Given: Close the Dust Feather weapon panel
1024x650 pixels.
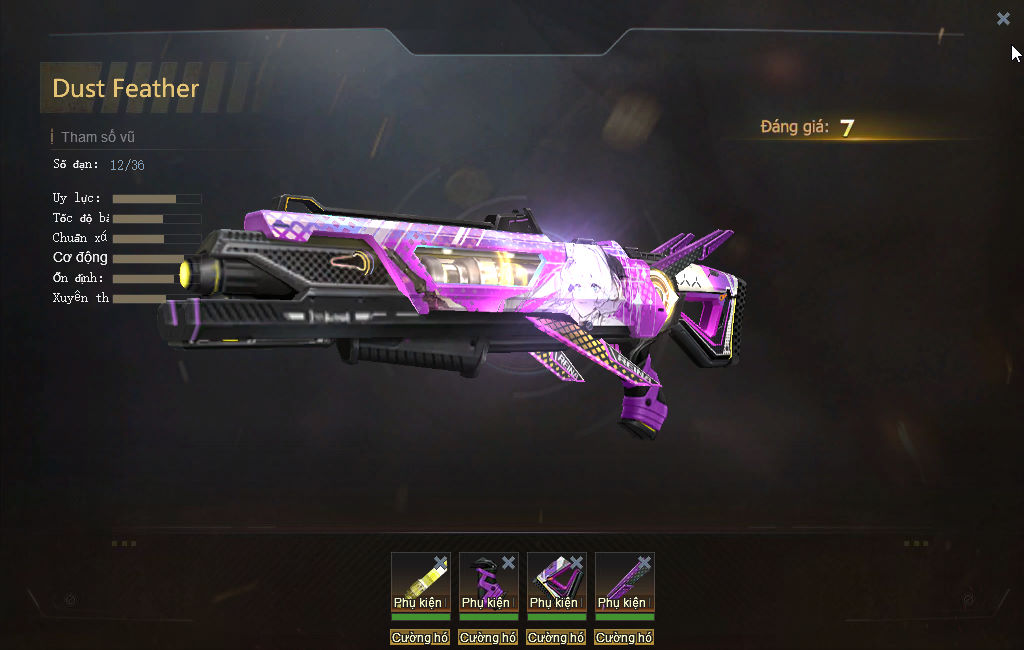Looking at the screenshot, I should 1003,19.
